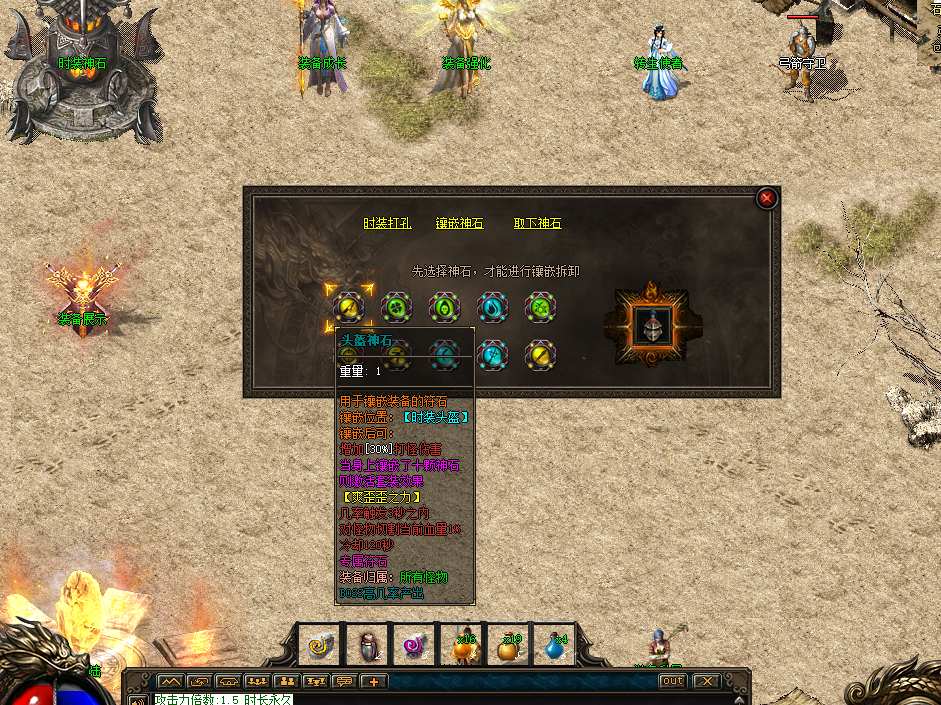Open the 时装打孔 tab

point(387,224)
